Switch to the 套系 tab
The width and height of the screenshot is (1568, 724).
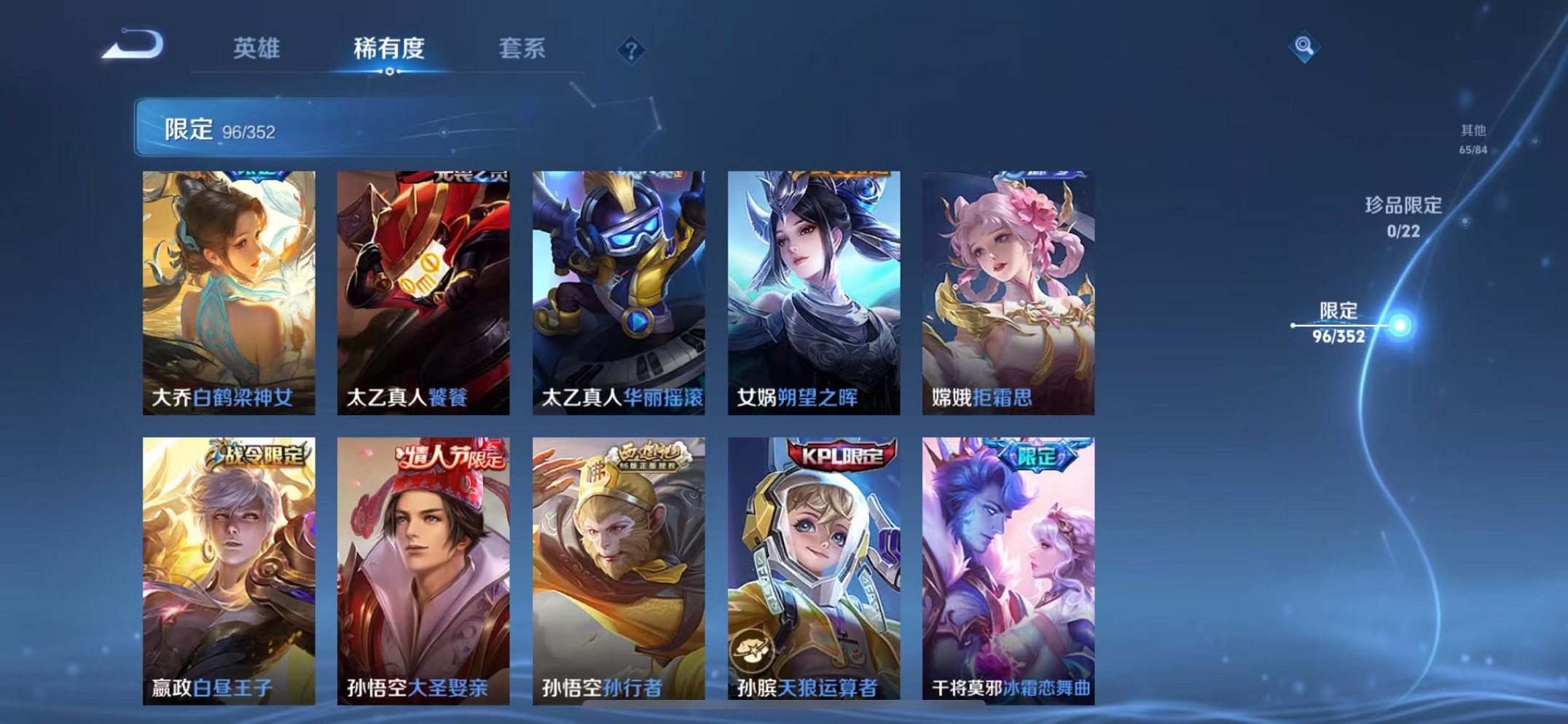(523, 50)
